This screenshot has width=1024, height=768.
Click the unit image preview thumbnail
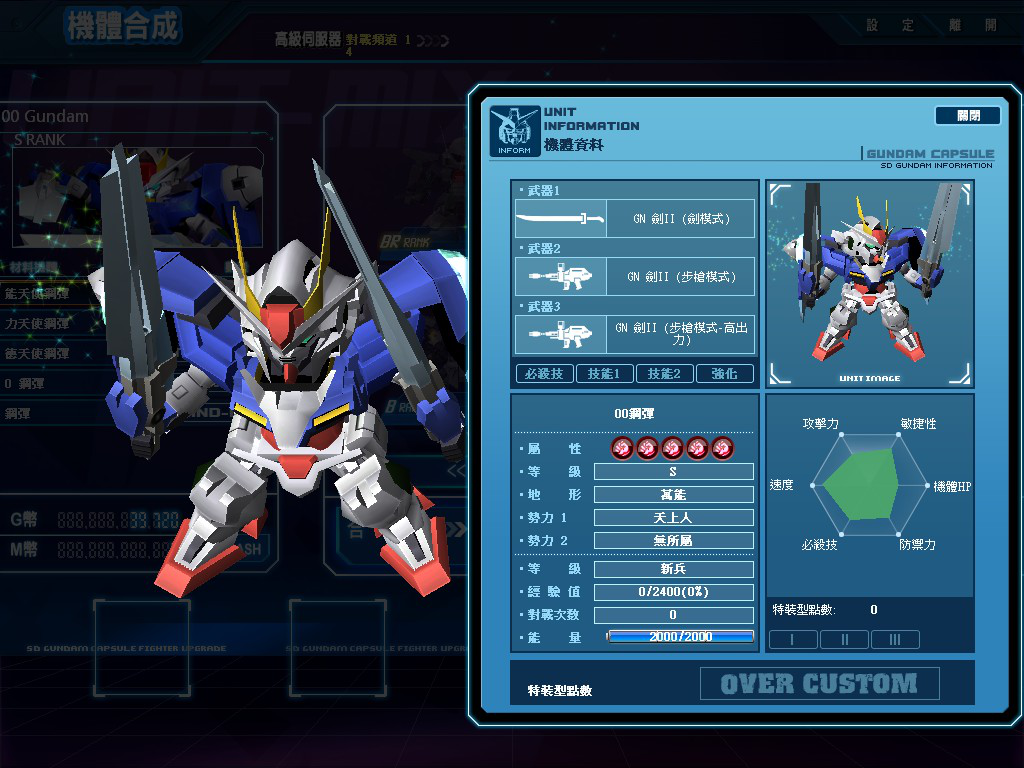(869, 284)
